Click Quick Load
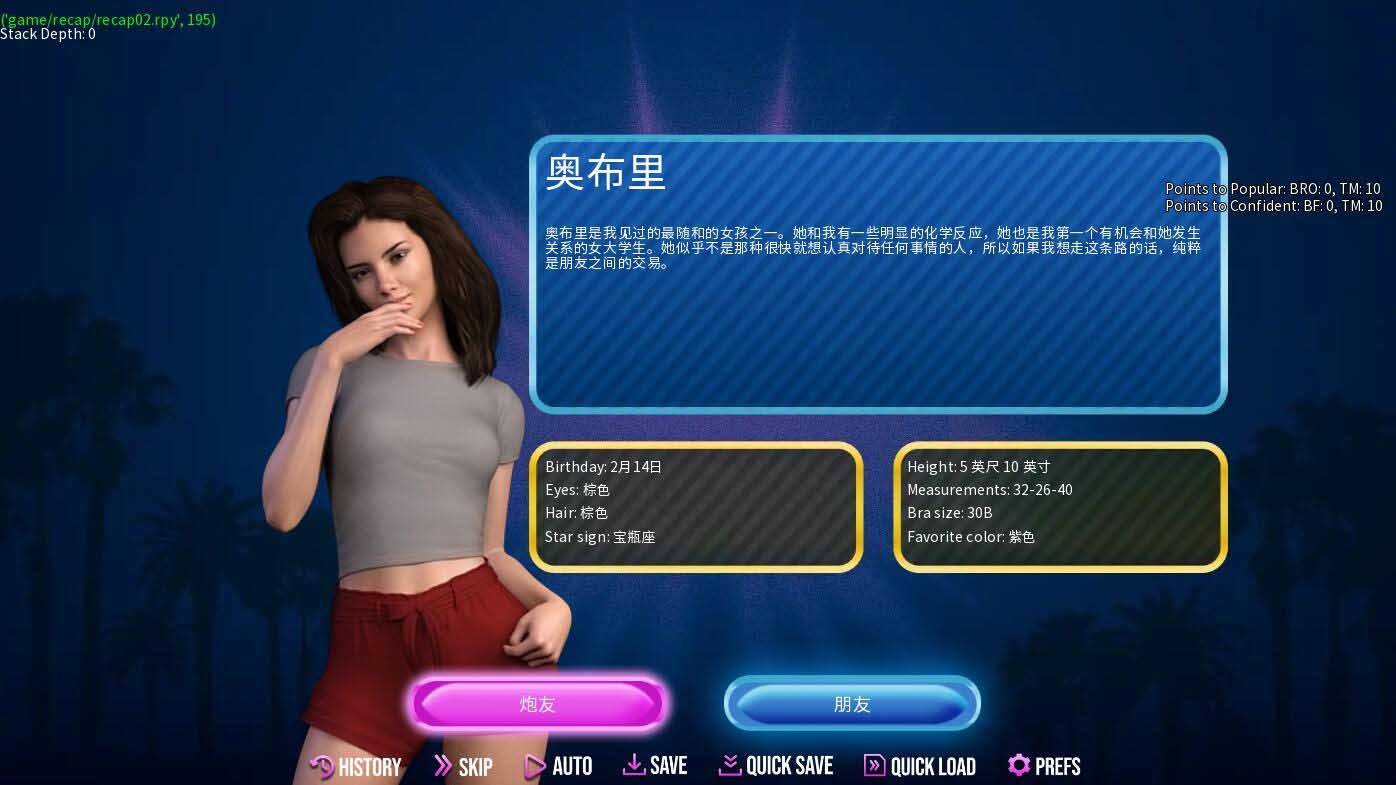This screenshot has width=1396, height=785. click(920, 767)
